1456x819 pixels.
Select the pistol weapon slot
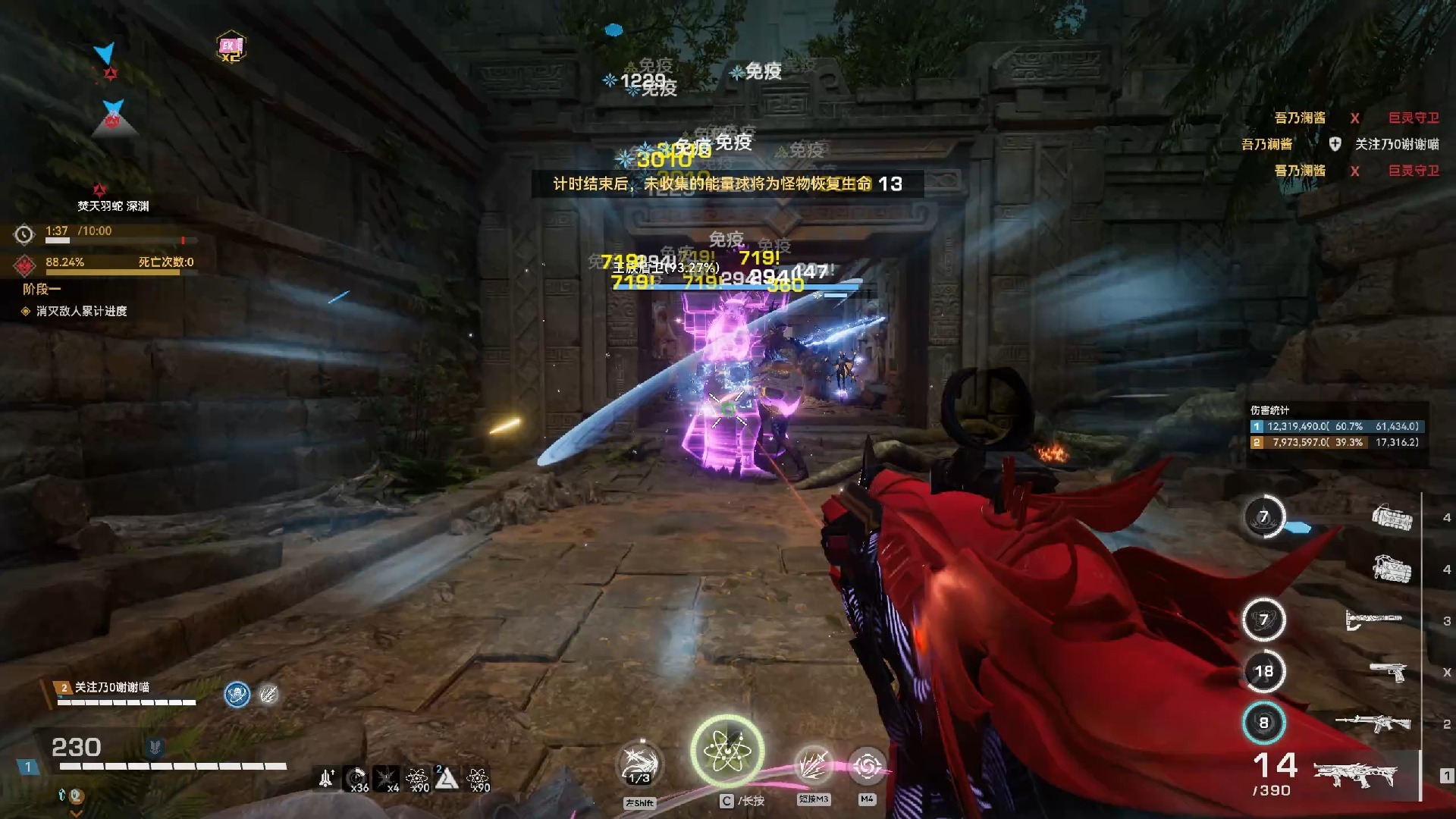pos(1388,672)
